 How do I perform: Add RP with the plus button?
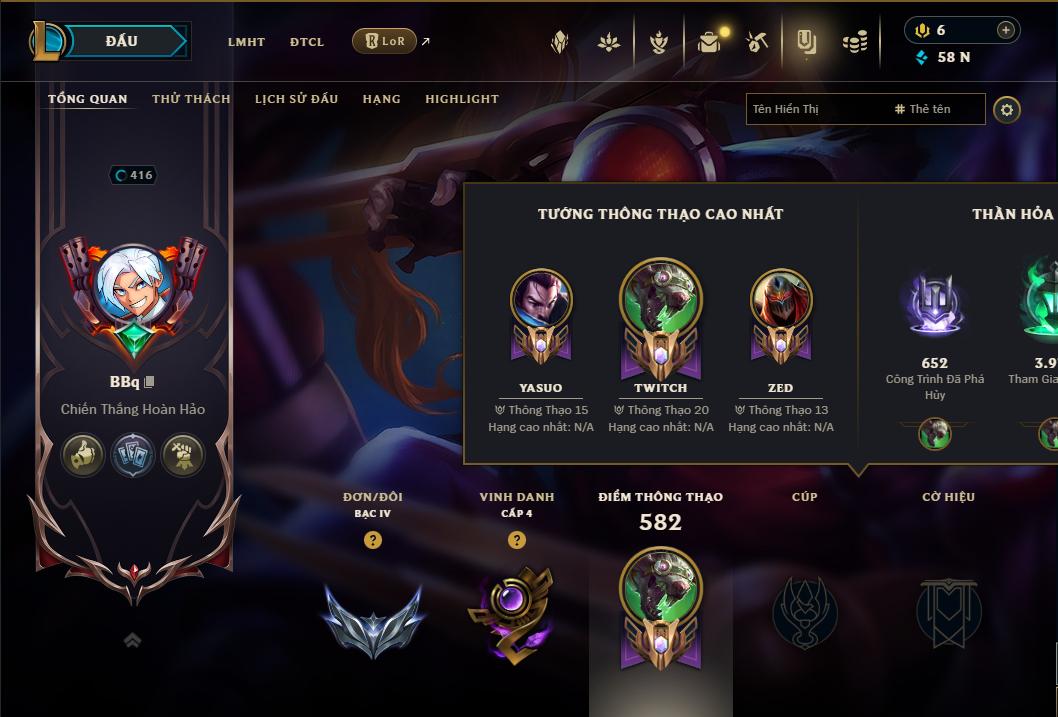pyautogui.click(x=1005, y=30)
